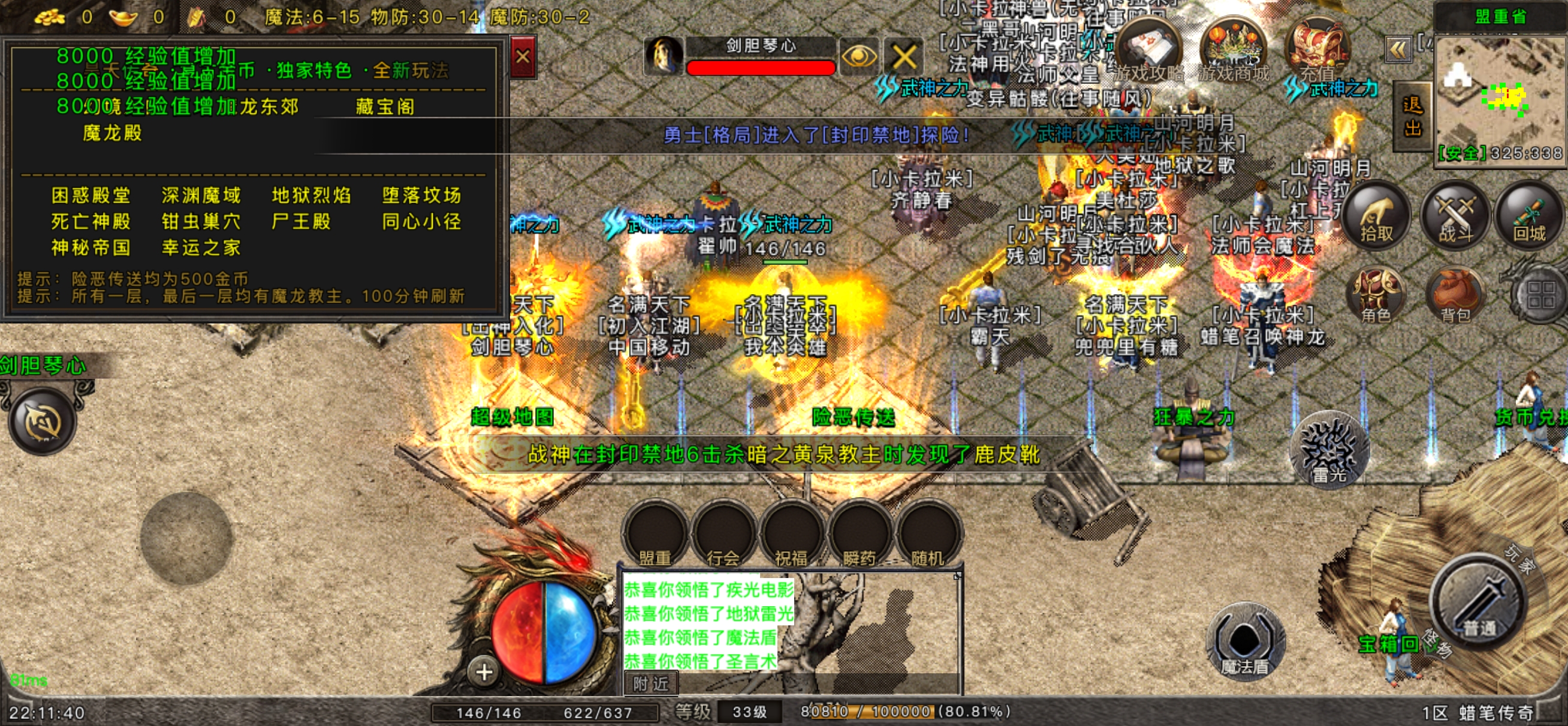
Task: Teleport to 困惑殿堂 in the list
Action: click(x=91, y=195)
